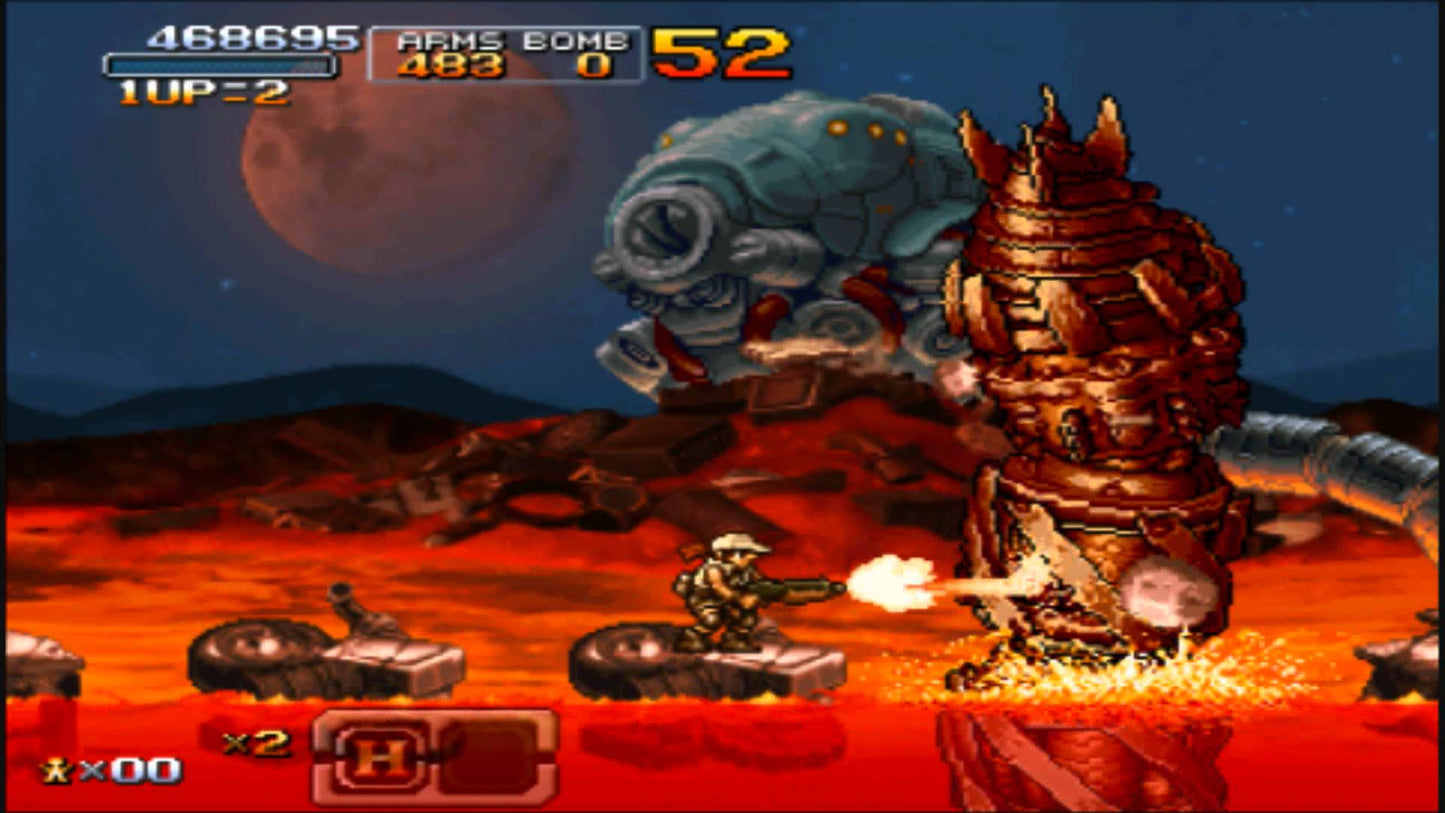
Task: Switch to the ARMS tab in the HUD
Action: [449, 42]
